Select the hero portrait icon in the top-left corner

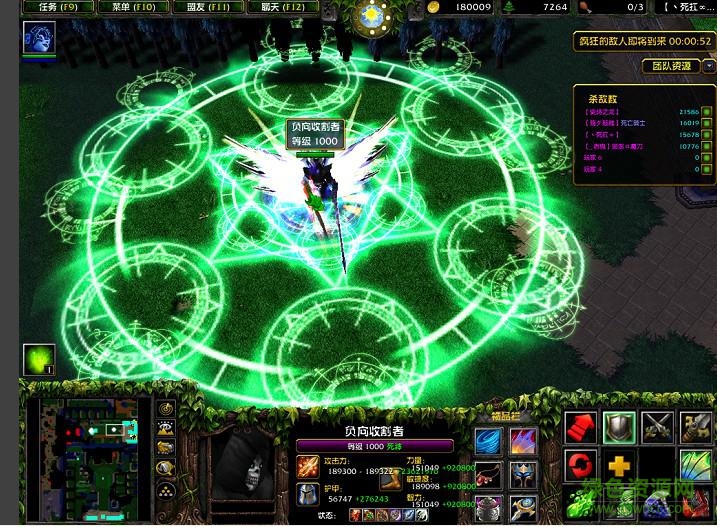[39, 38]
